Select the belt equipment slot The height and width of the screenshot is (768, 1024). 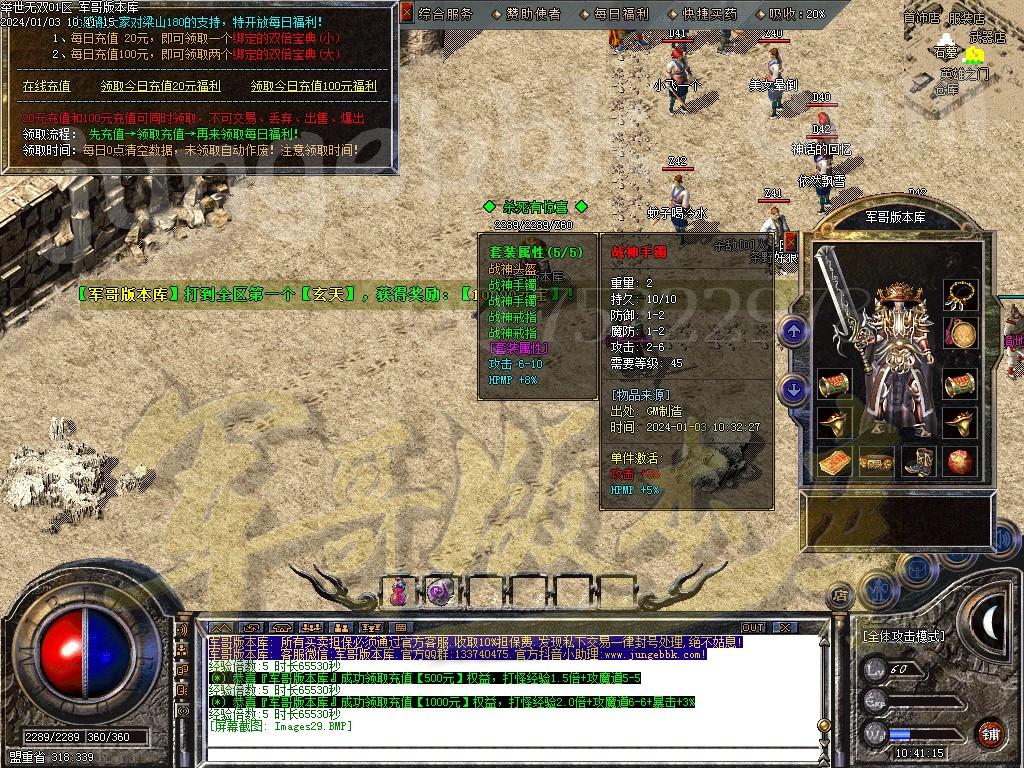pos(876,462)
